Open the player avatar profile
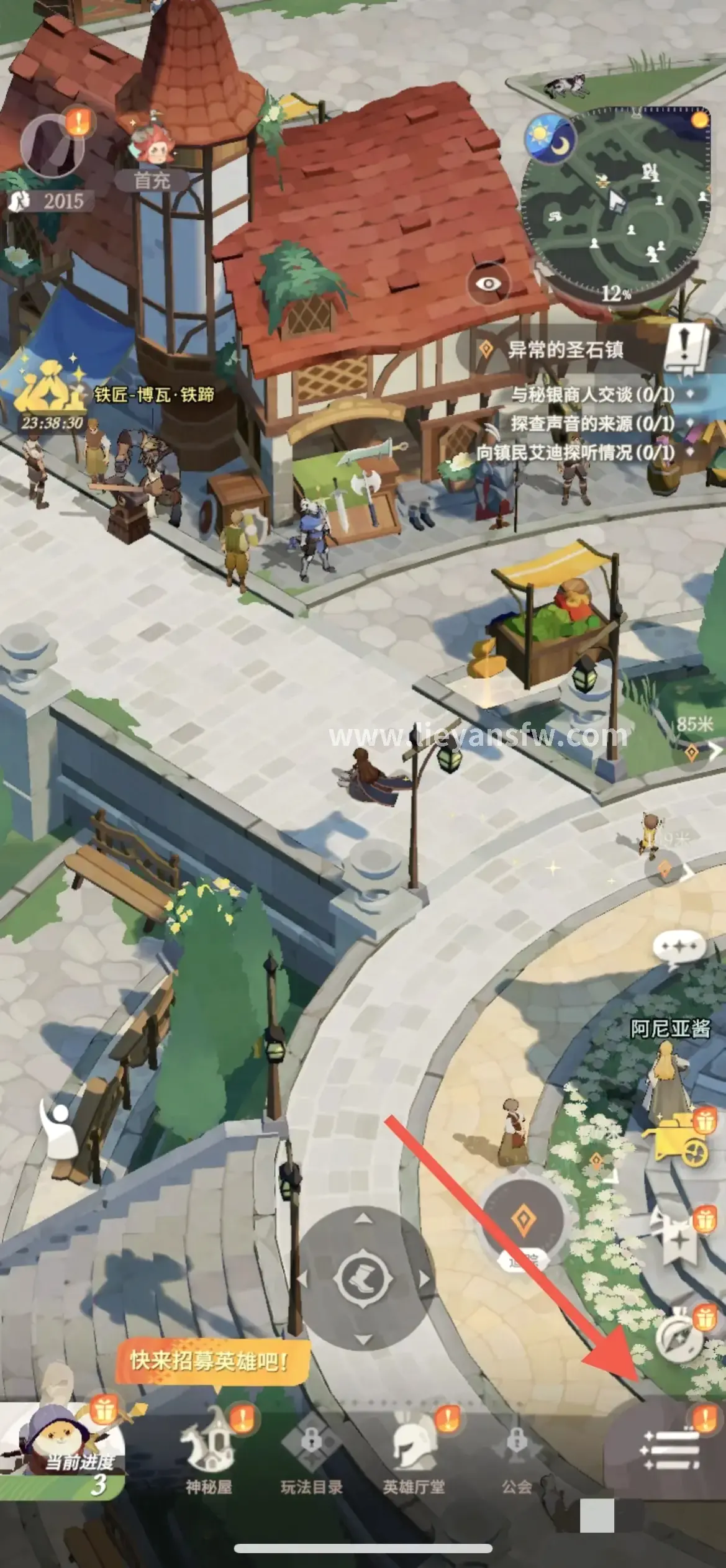This screenshot has height=1568, width=726. point(52,147)
